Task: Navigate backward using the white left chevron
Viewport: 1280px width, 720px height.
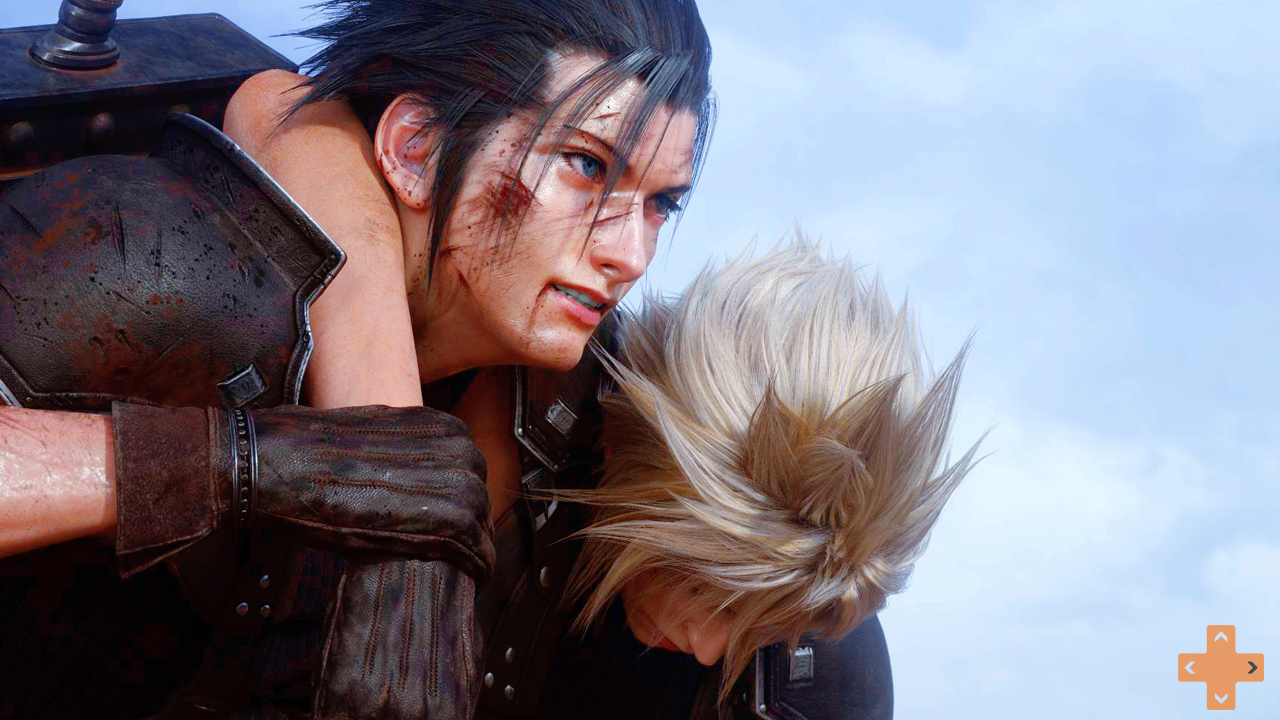Action: coord(1191,667)
